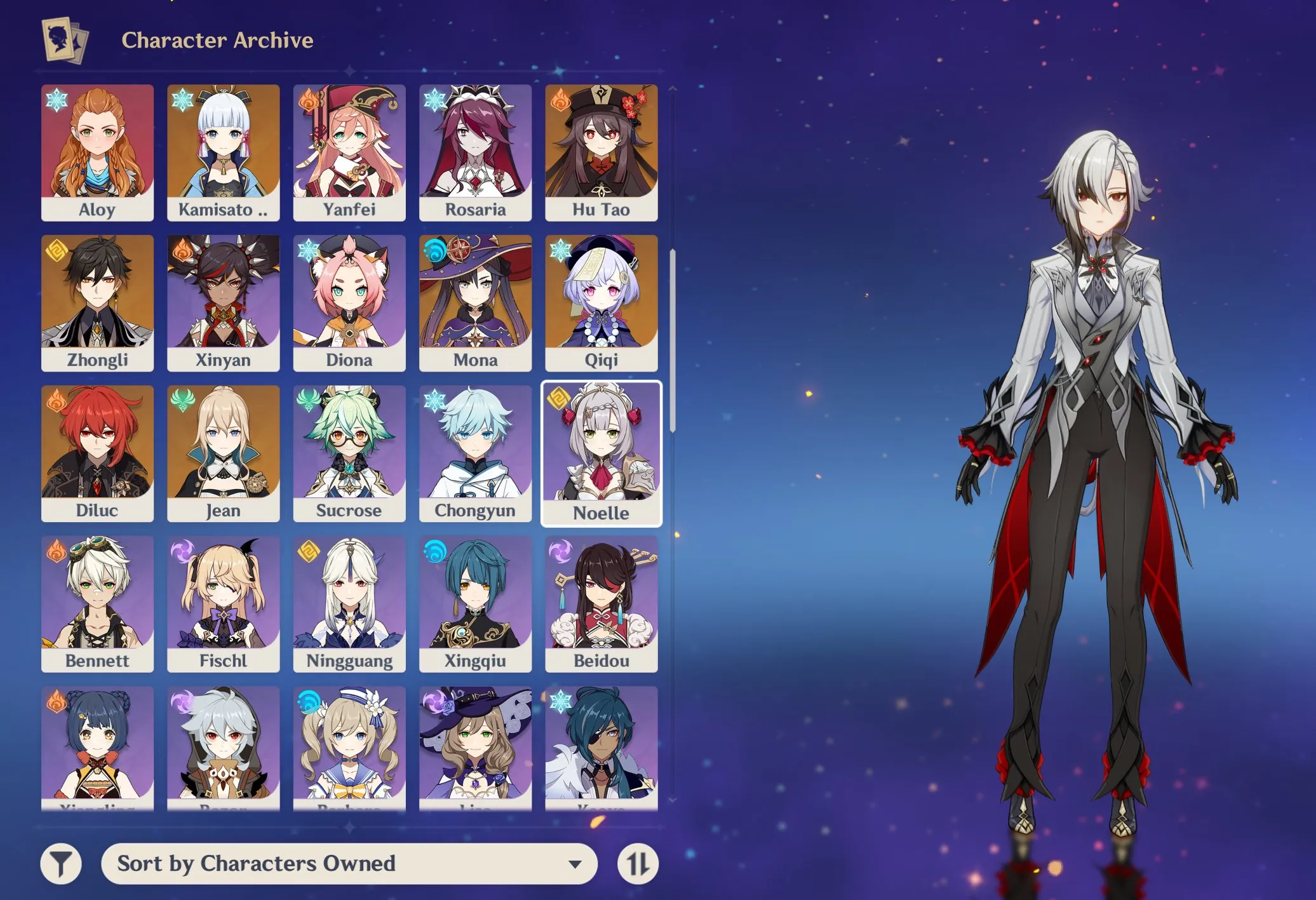Click the Cryo snowflake icon on Aloy's card
Viewport: 1316px width, 900px height.
coord(57,100)
